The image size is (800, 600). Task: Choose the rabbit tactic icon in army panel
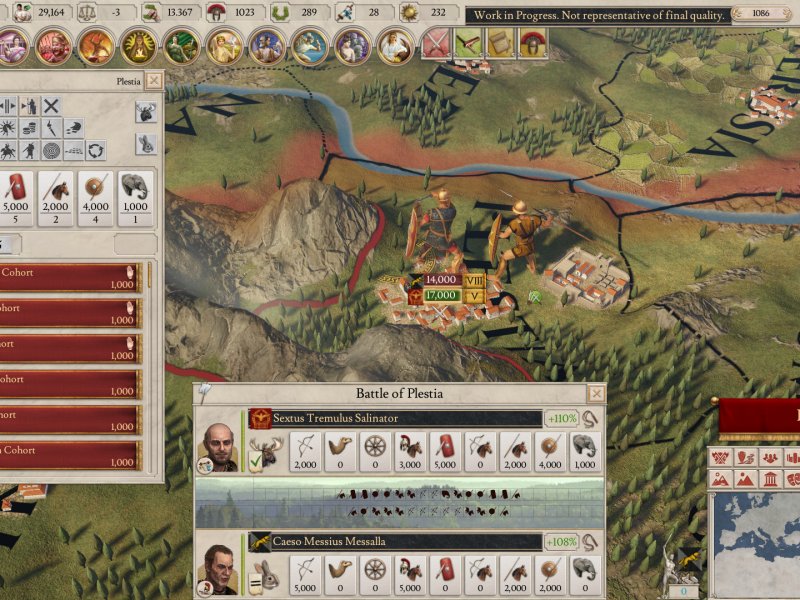146,144
